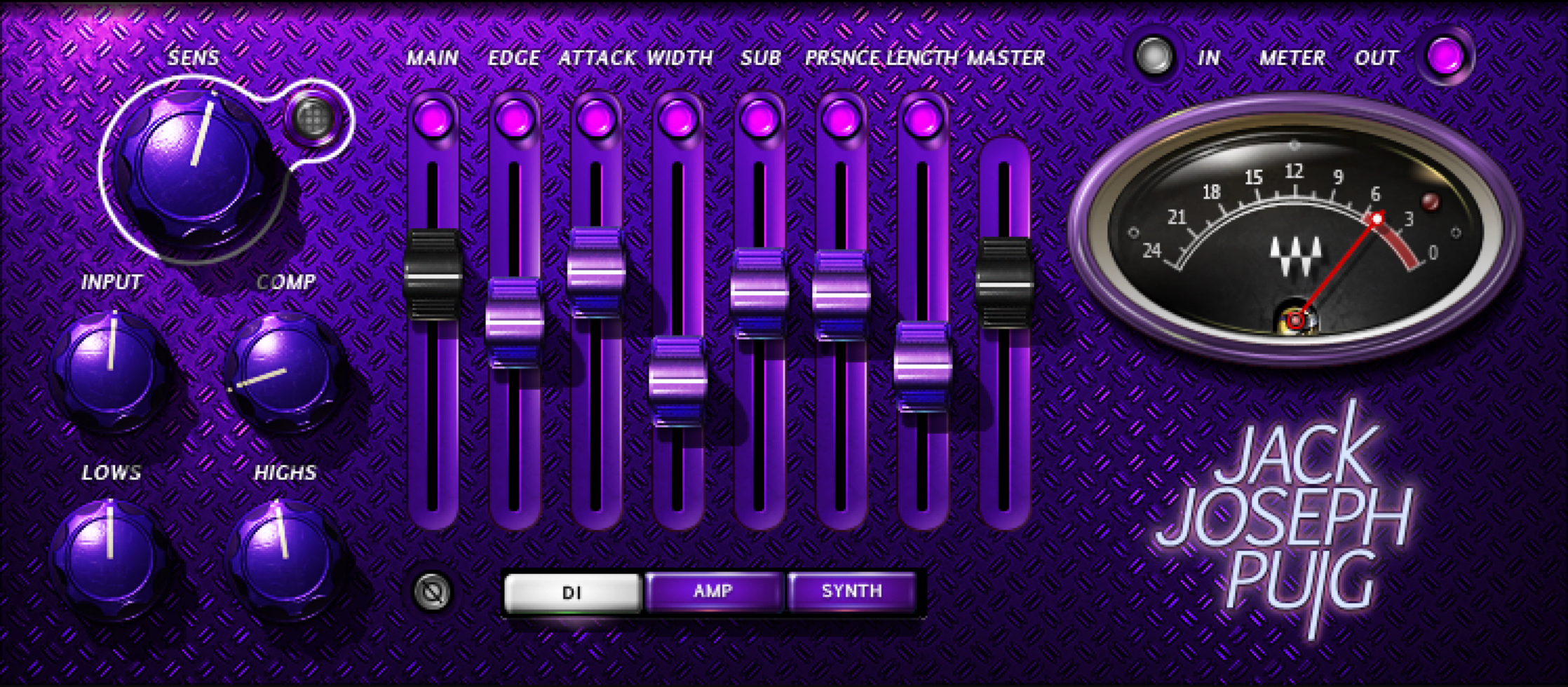Toggle the EDGE channel light
Image resolution: width=1568 pixels, height=687 pixels.
click(515, 118)
